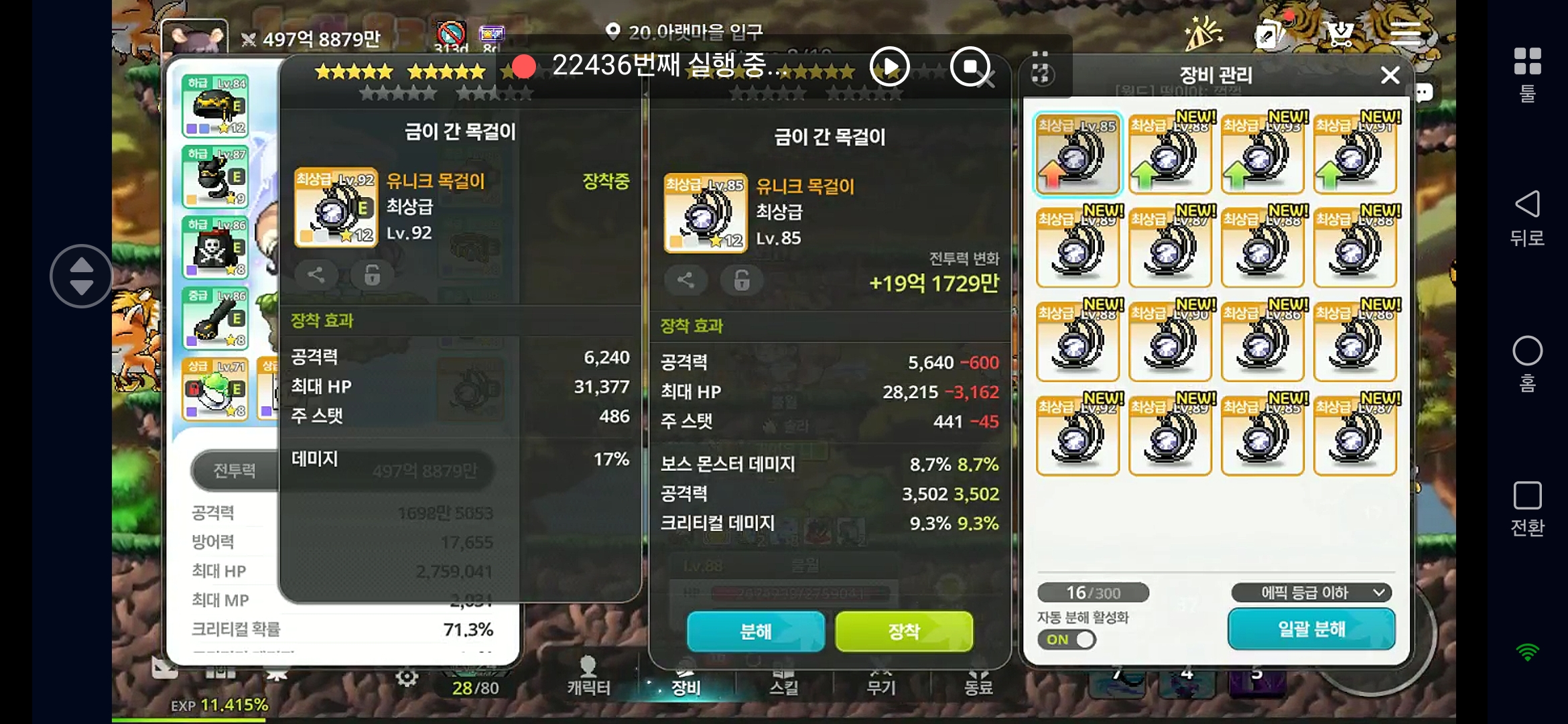This screenshot has height=724, width=1568.
Task: Tap the 일괄 분해 bulk disassemble button
Action: click(1311, 629)
